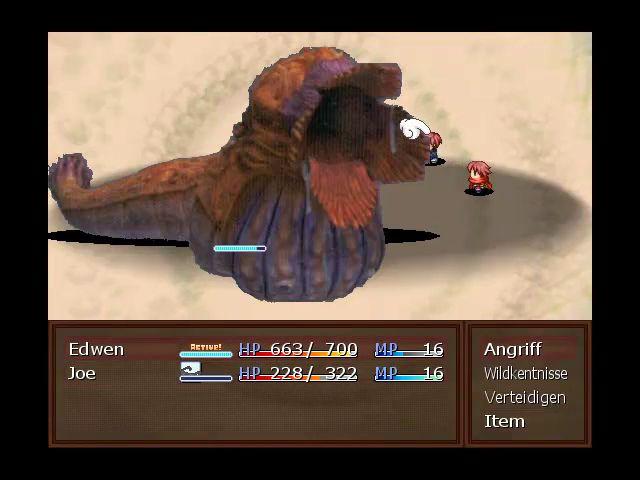The height and width of the screenshot is (480, 640).
Task: Choose Verteidigen to defend
Action: pos(524,397)
